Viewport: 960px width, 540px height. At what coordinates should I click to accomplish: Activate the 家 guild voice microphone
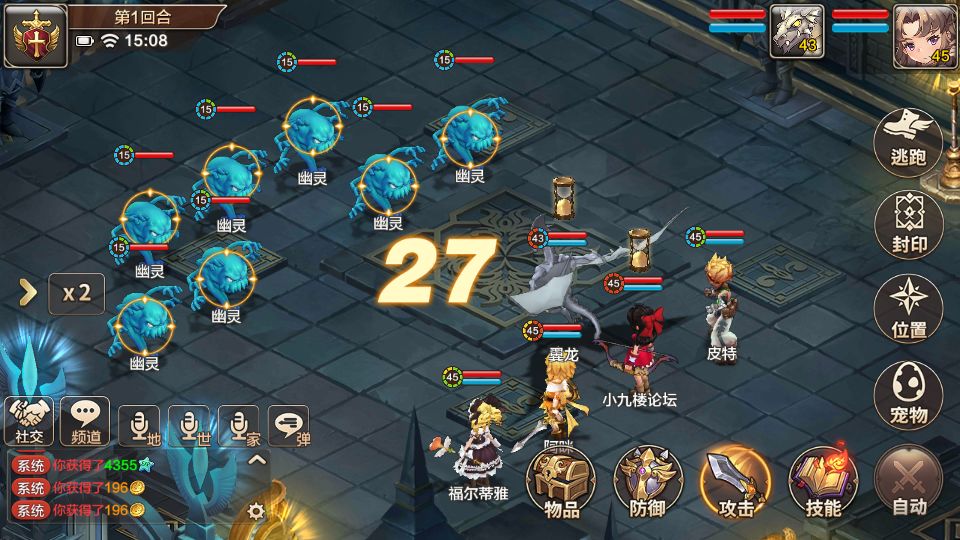(239, 426)
